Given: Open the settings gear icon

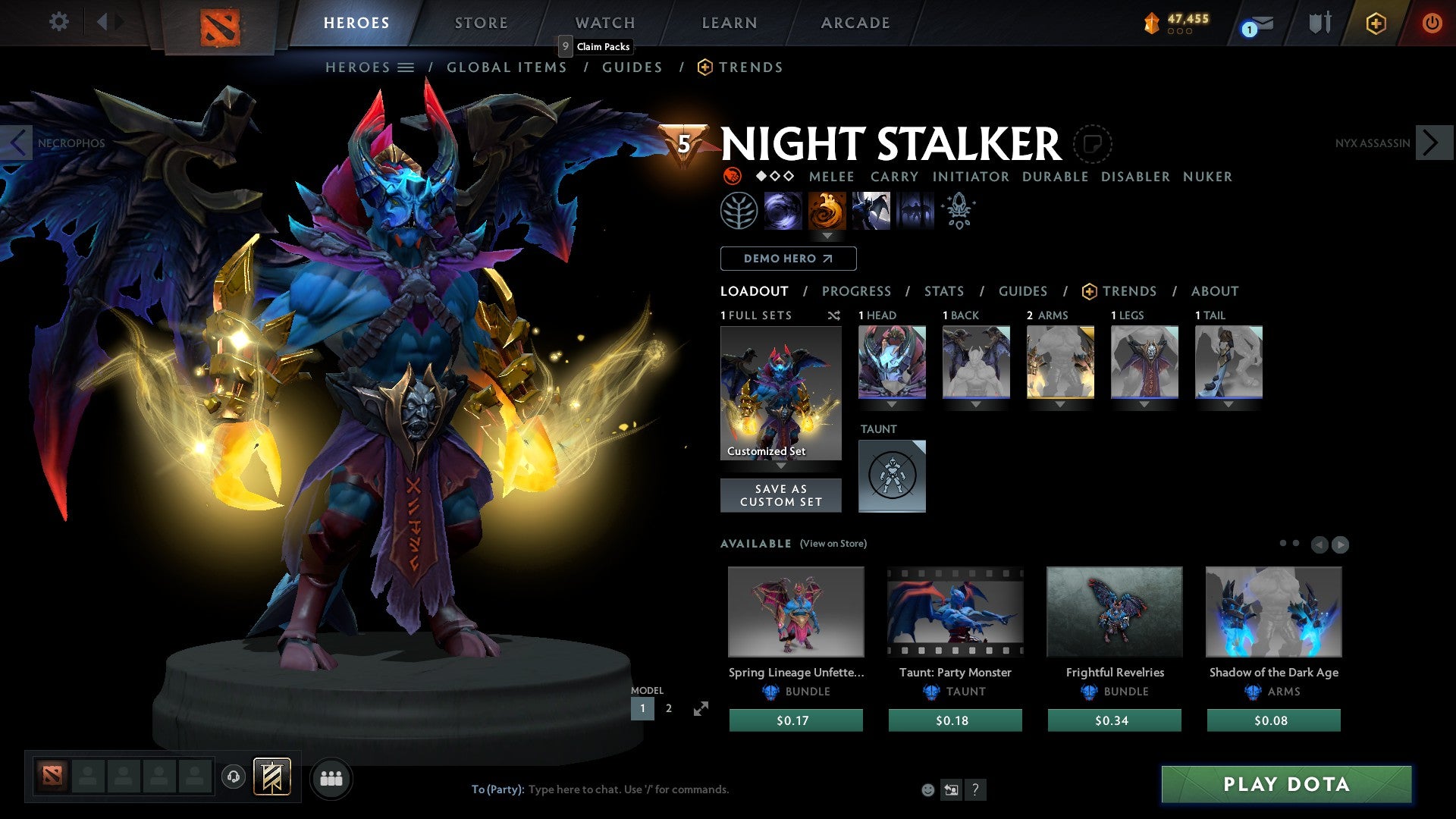Looking at the screenshot, I should 58,22.
